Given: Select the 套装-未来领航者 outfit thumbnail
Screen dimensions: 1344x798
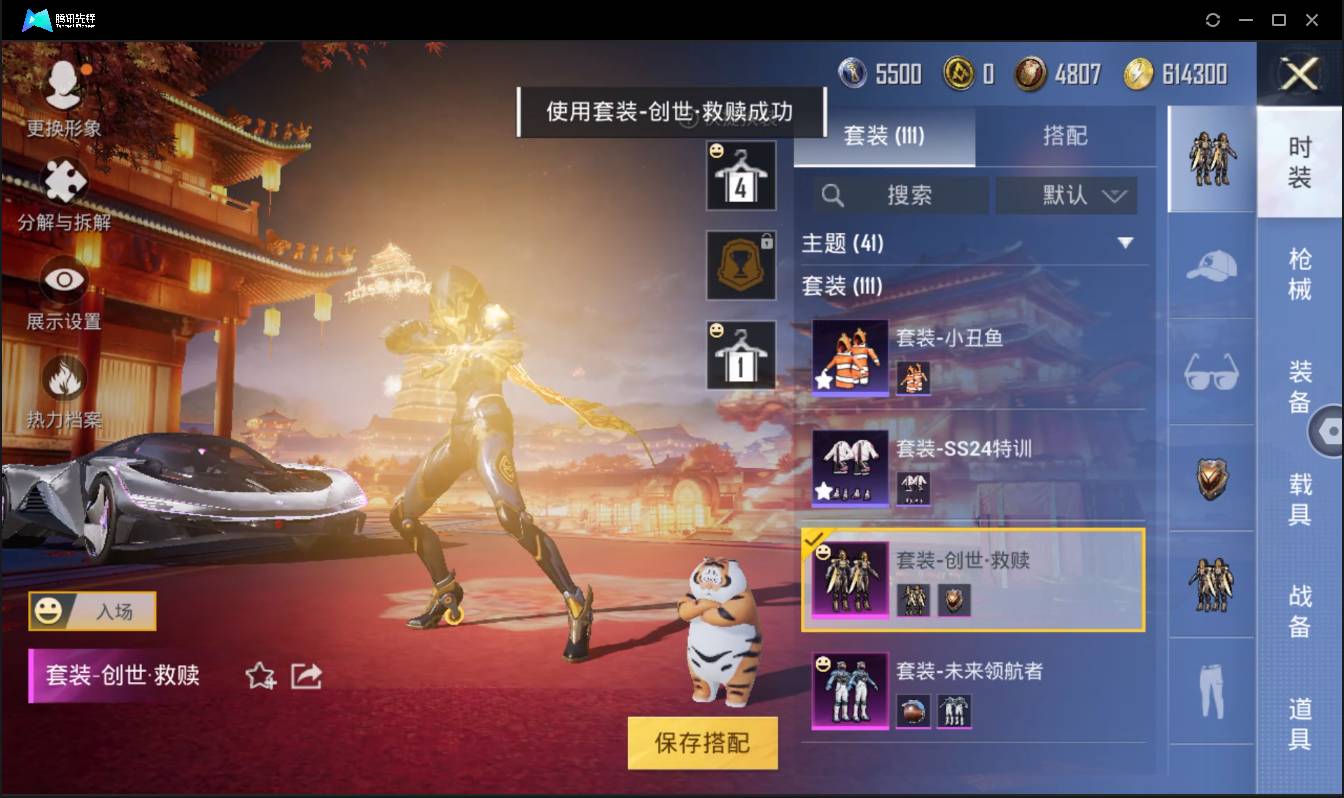Looking at the screenshot, I should (849, 691).
